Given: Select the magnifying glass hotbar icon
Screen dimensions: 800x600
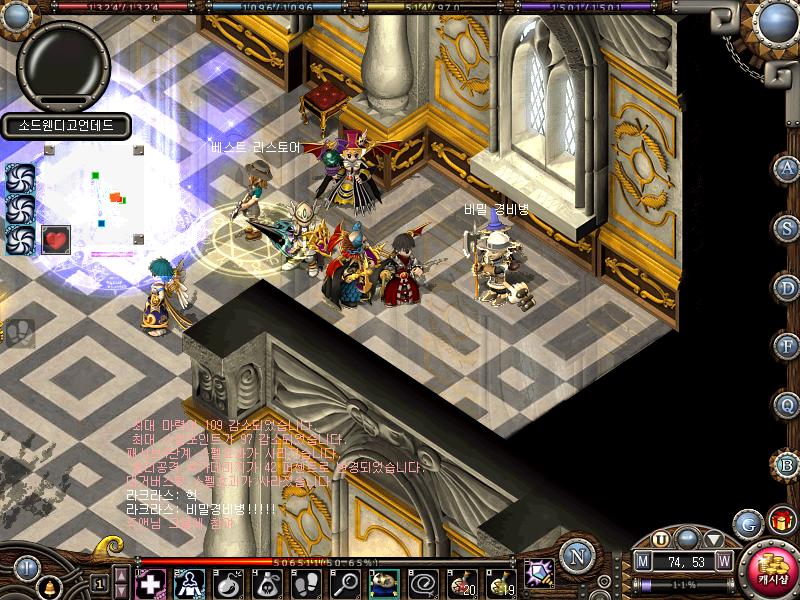Looking at the screenshot, I should (x=346, y=582).
